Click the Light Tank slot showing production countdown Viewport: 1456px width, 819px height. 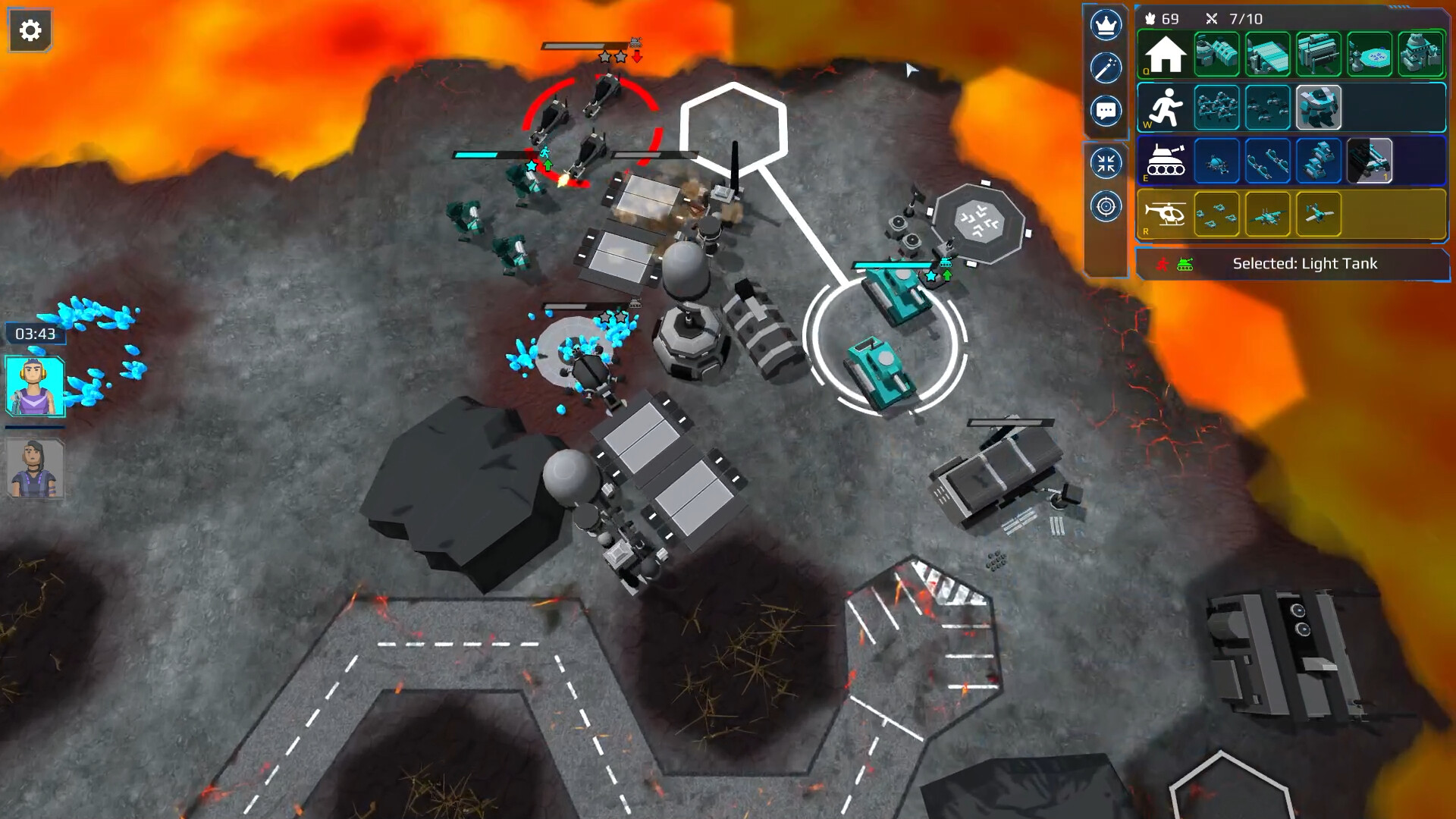pyautogui.click(x=1369, y=162)
